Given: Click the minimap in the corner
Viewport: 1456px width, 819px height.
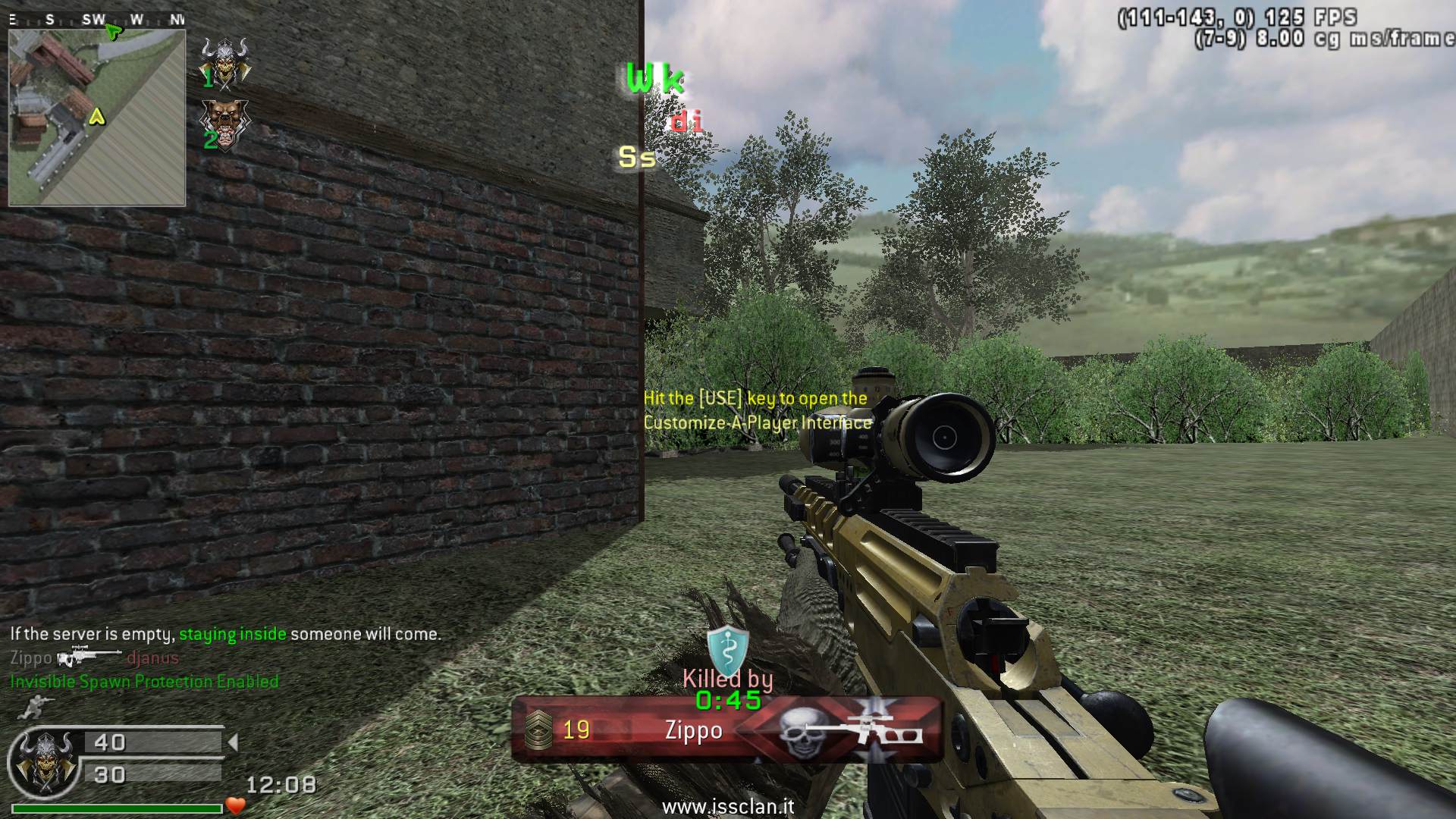Looking at the screenshot, I should coord(97,117).
